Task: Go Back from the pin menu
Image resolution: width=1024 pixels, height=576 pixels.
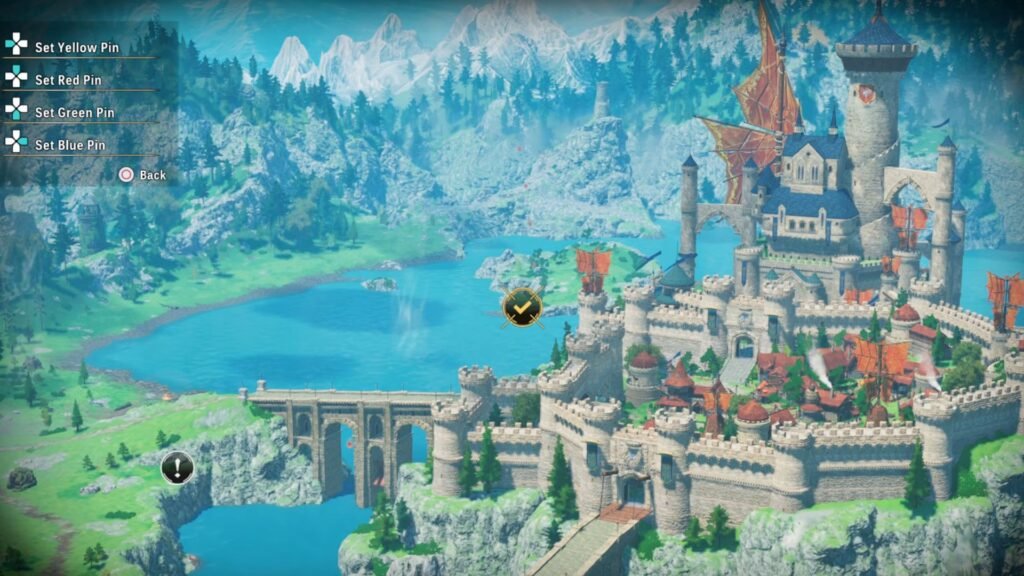Action: pyautogui.click(x=143, y=175)
